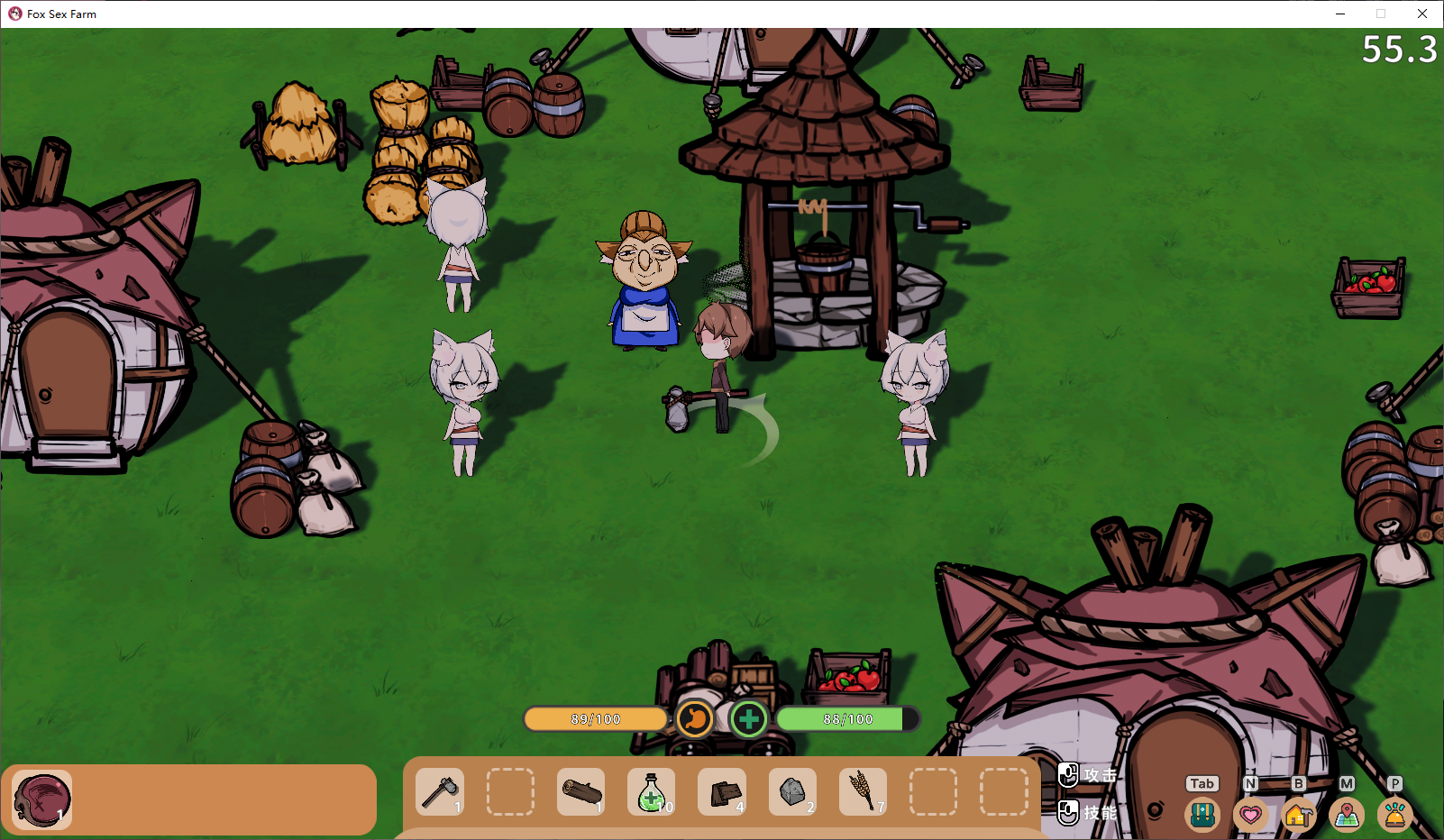Select the stone axe hotbar slot
Viewport: 1444px width, 840px height.
pyautogui.click(x=440, y=792)
